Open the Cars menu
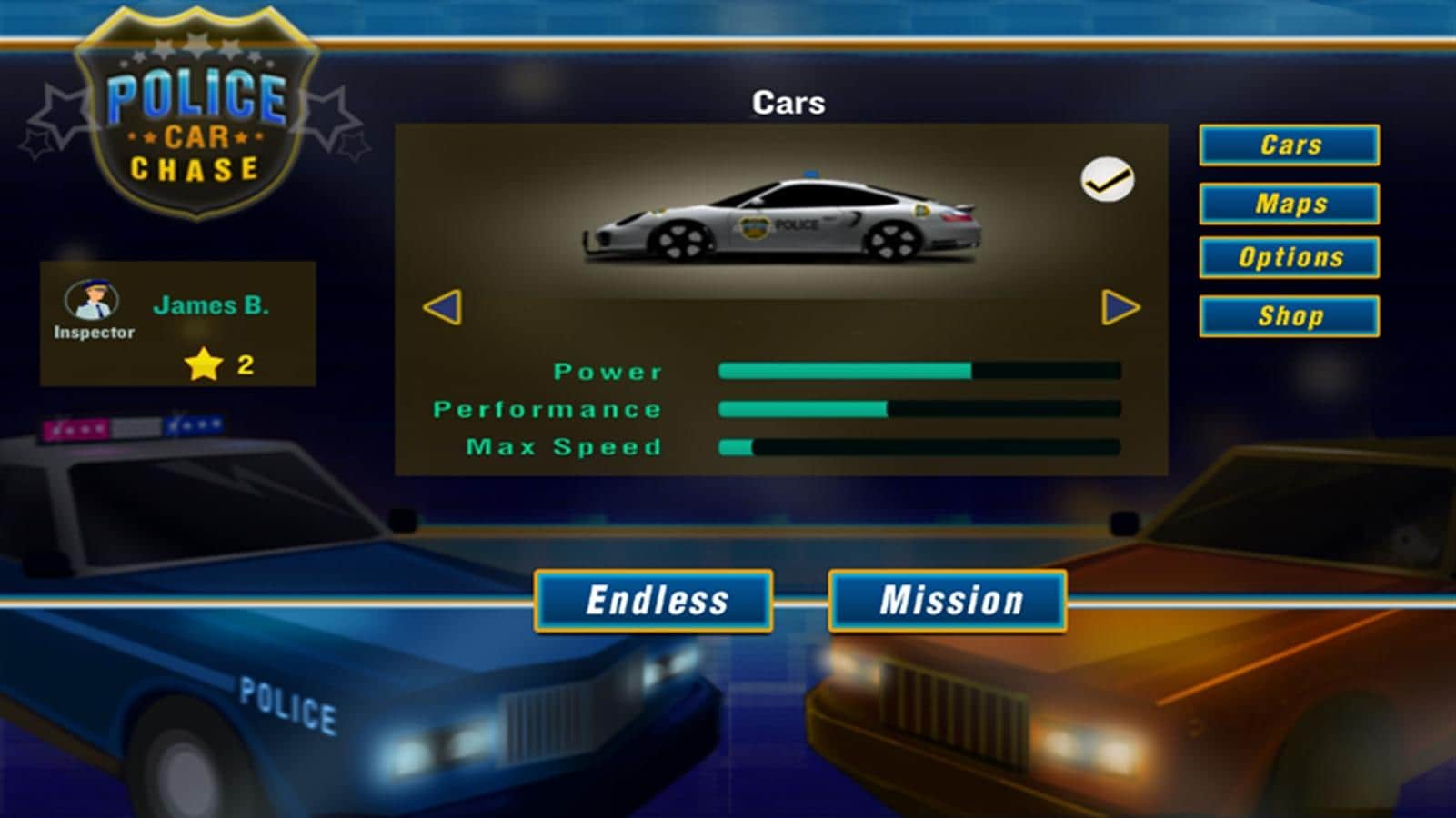Viewport: 1456px width, 818px height. (1289, 145)
